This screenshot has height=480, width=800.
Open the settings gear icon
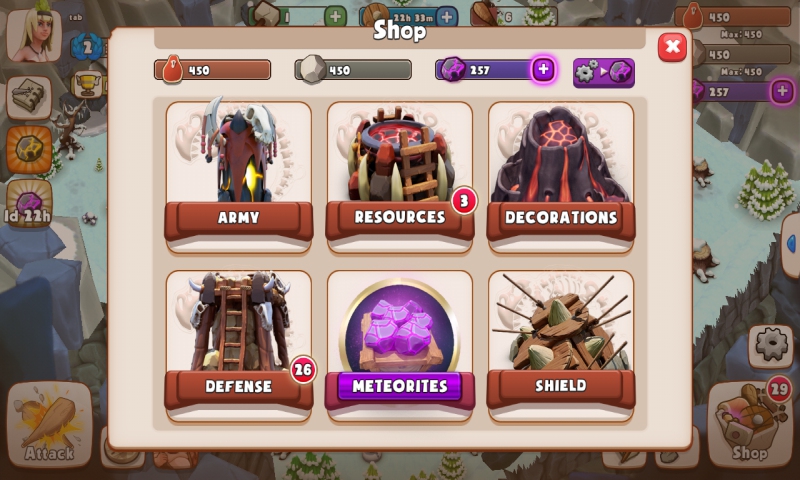tap(771, 345)
